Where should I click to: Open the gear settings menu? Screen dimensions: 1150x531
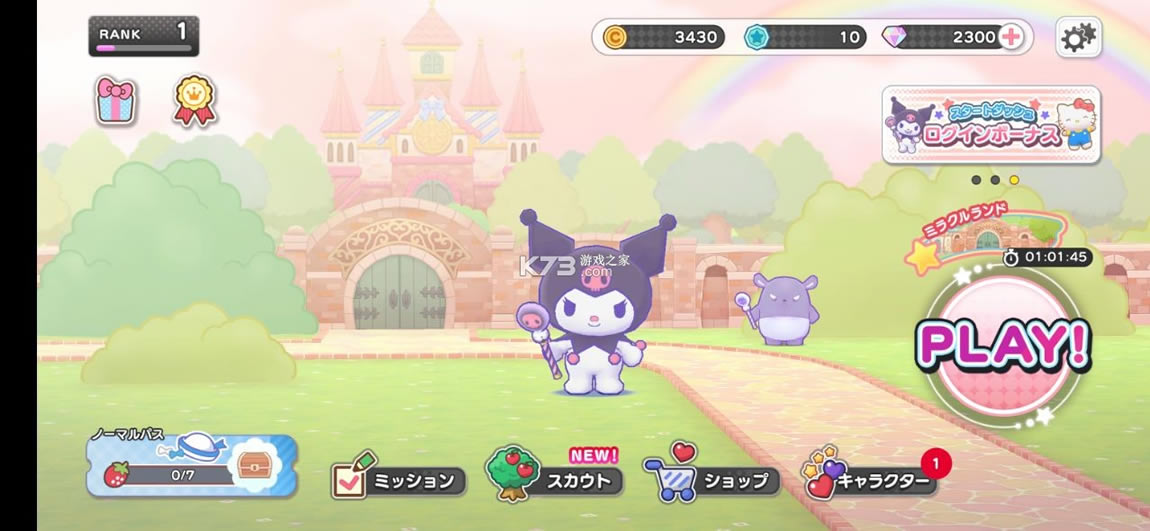click(1078, 38)
